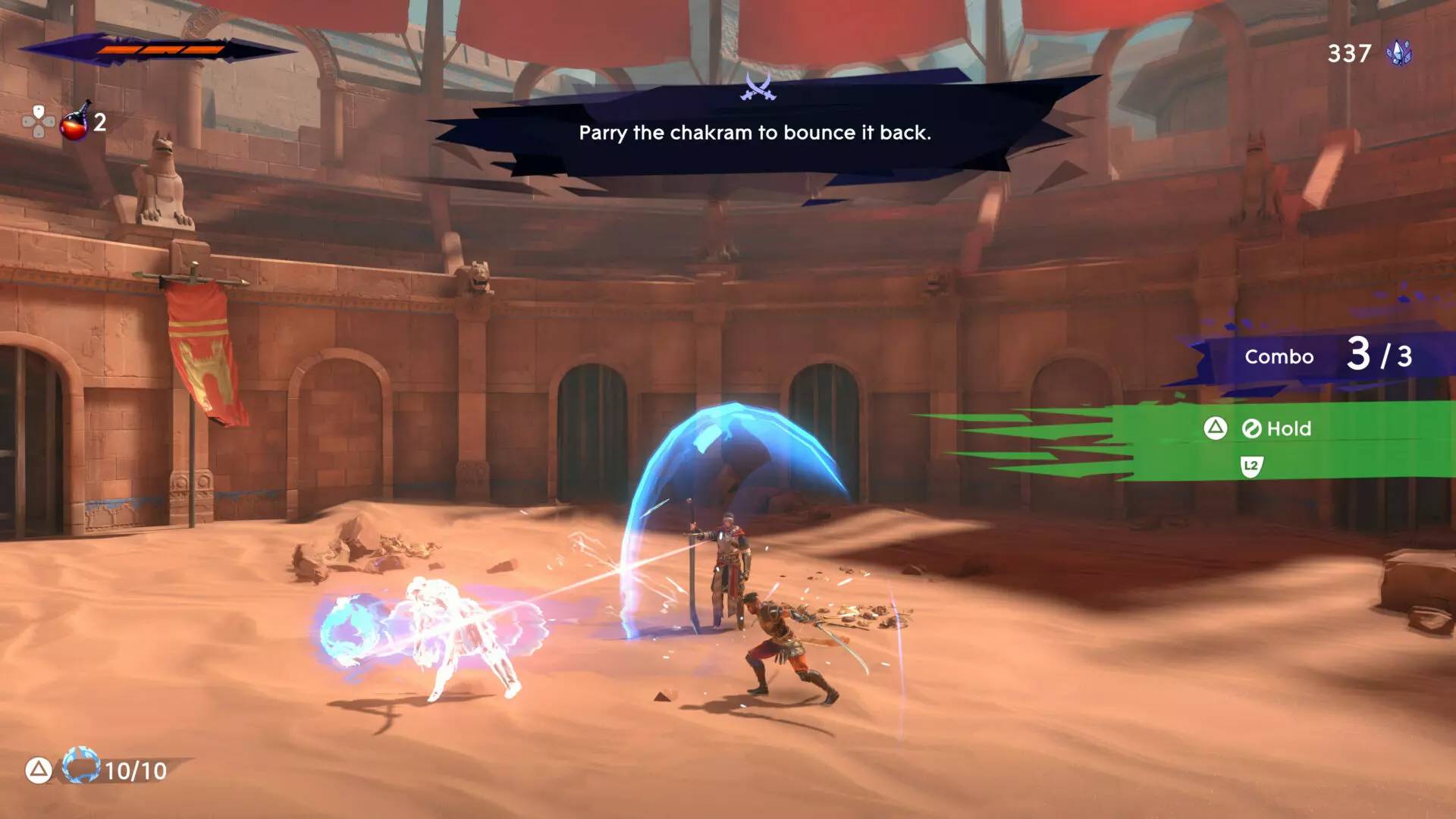Select the red healing potion icon

click(75, 121)
